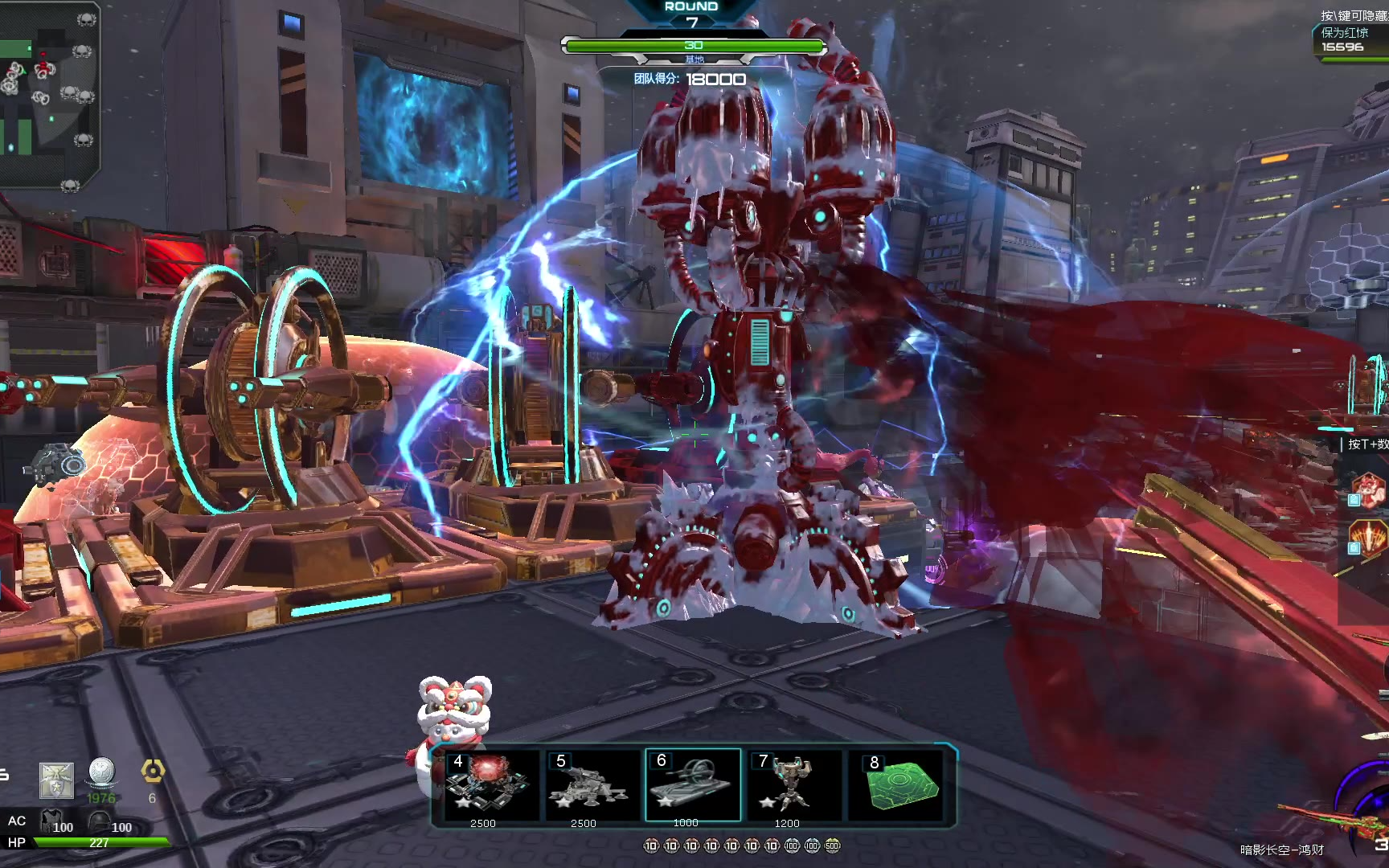Click the skull shield badge icon
This screenshot has height=868, width=1389.
(56, 780)
